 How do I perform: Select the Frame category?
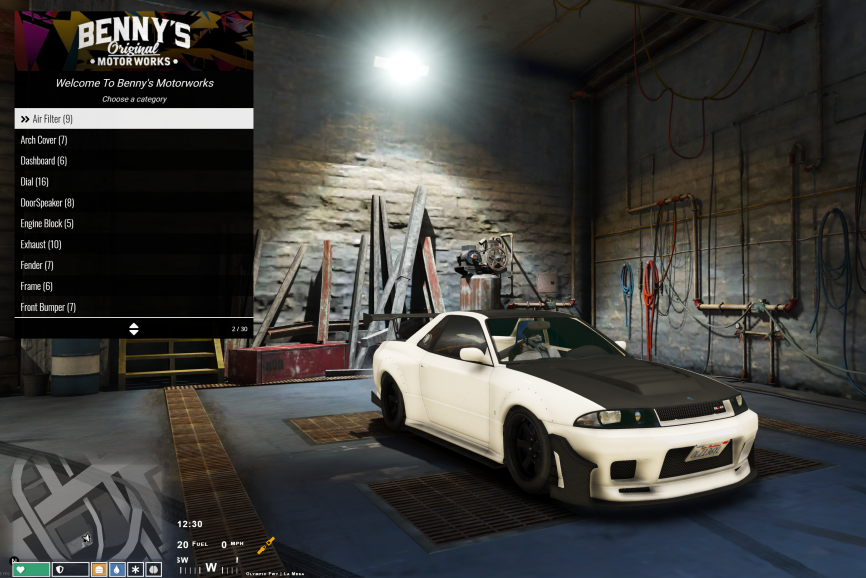coord(133,287)
